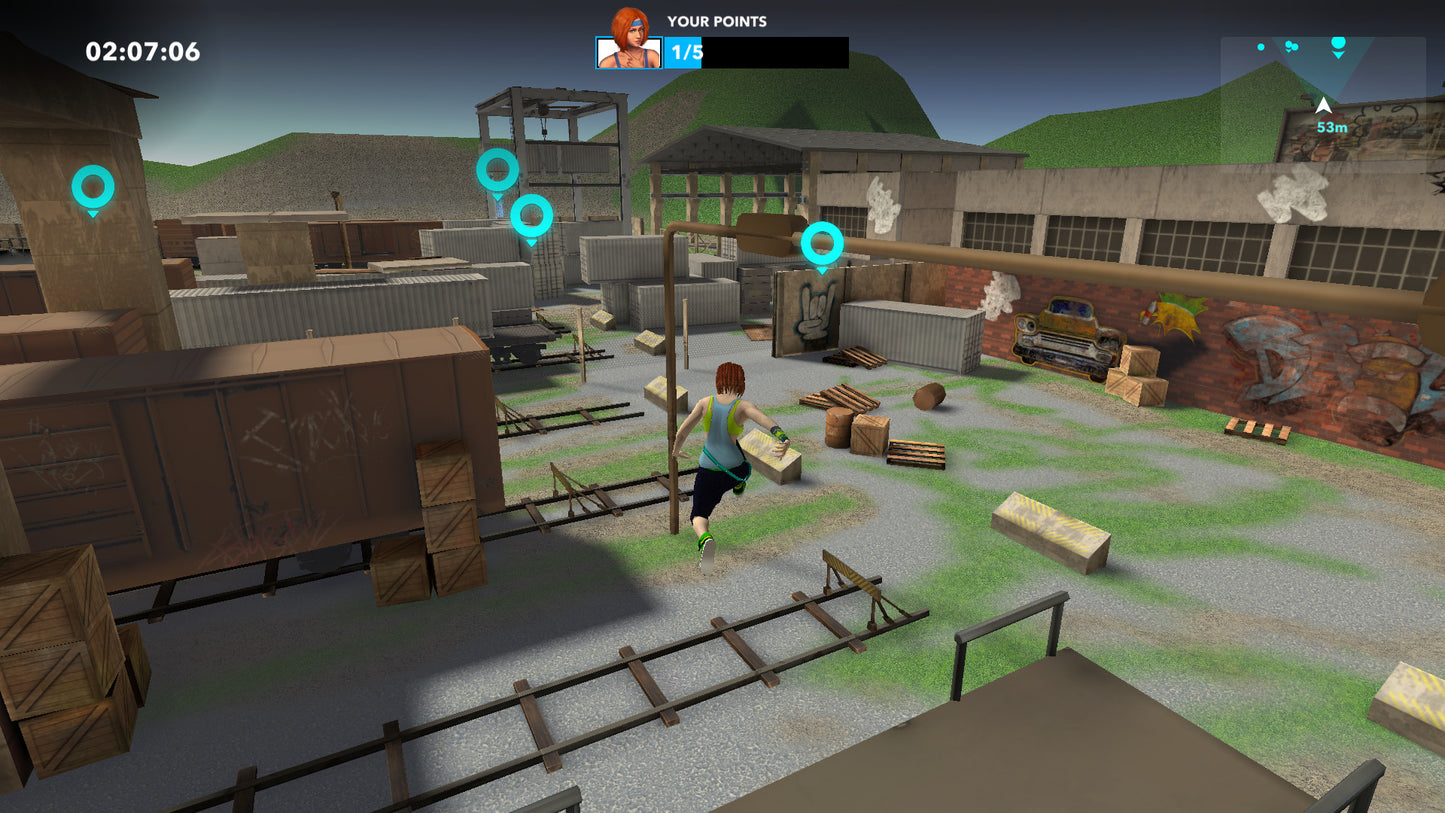Viewport: 1445px width, 813px height.
Task: Click the player arrow on the minimap
Action: click(1324, 105)
